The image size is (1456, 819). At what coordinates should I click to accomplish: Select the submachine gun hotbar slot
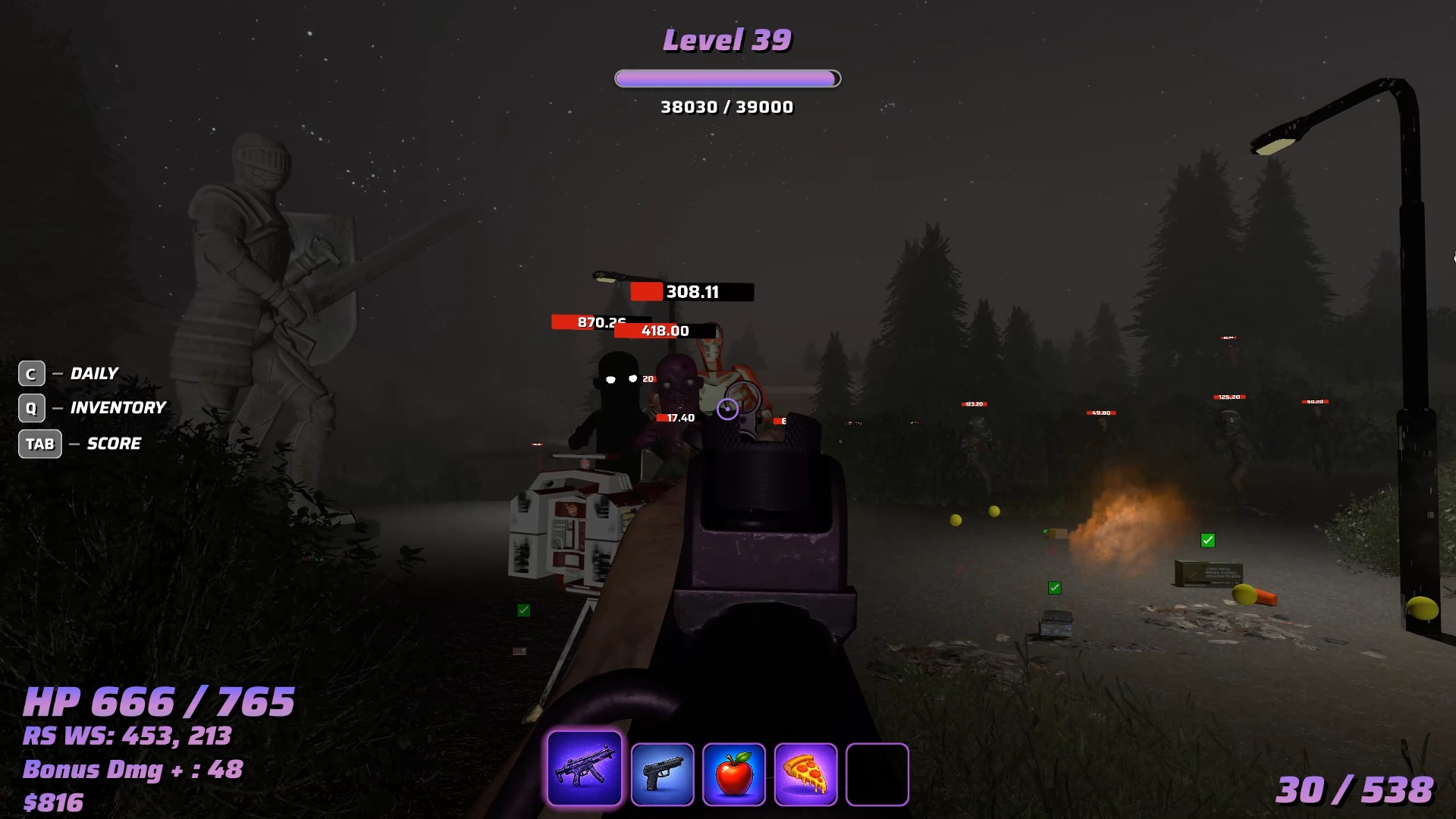point(584,768)
